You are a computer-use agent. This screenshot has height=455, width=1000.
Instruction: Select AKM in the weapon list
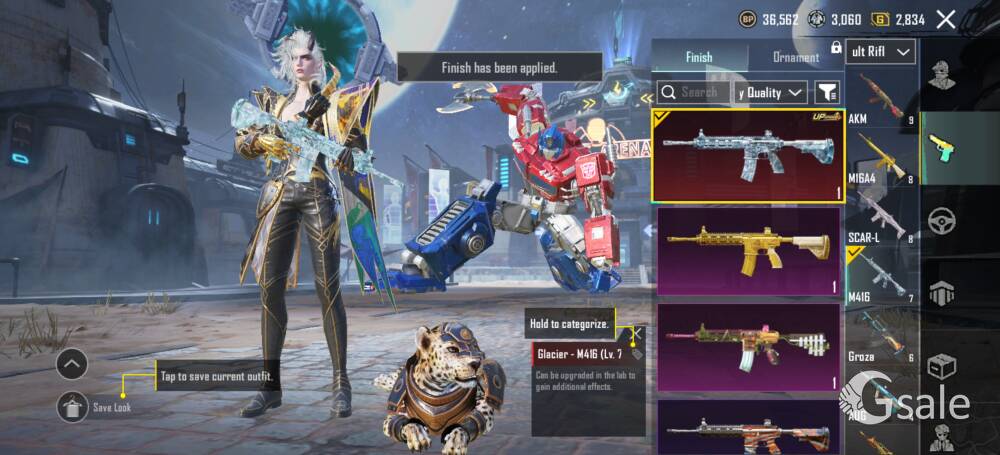[880, 100]
